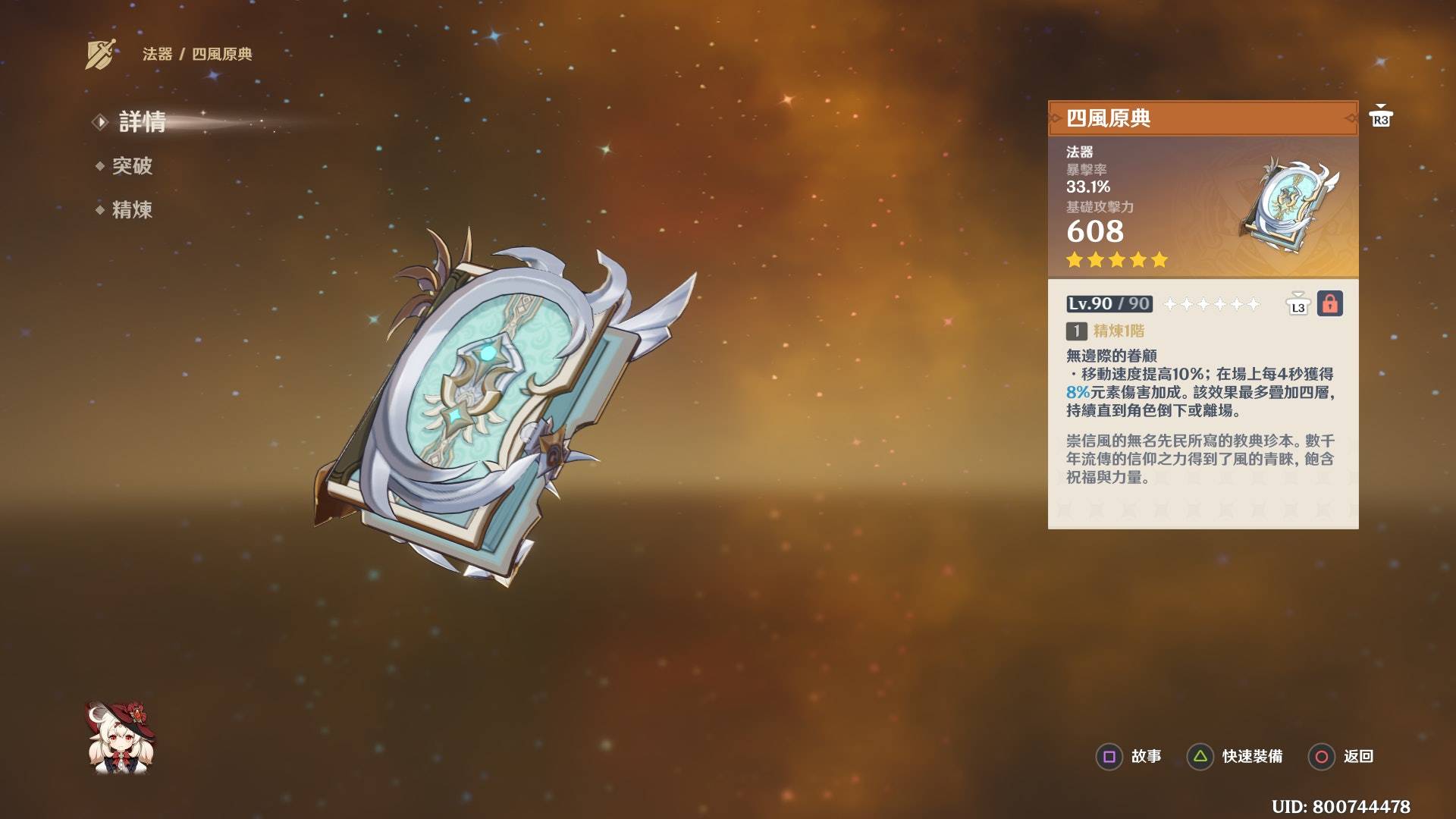Select the 精煉 refinement tab

132,210
